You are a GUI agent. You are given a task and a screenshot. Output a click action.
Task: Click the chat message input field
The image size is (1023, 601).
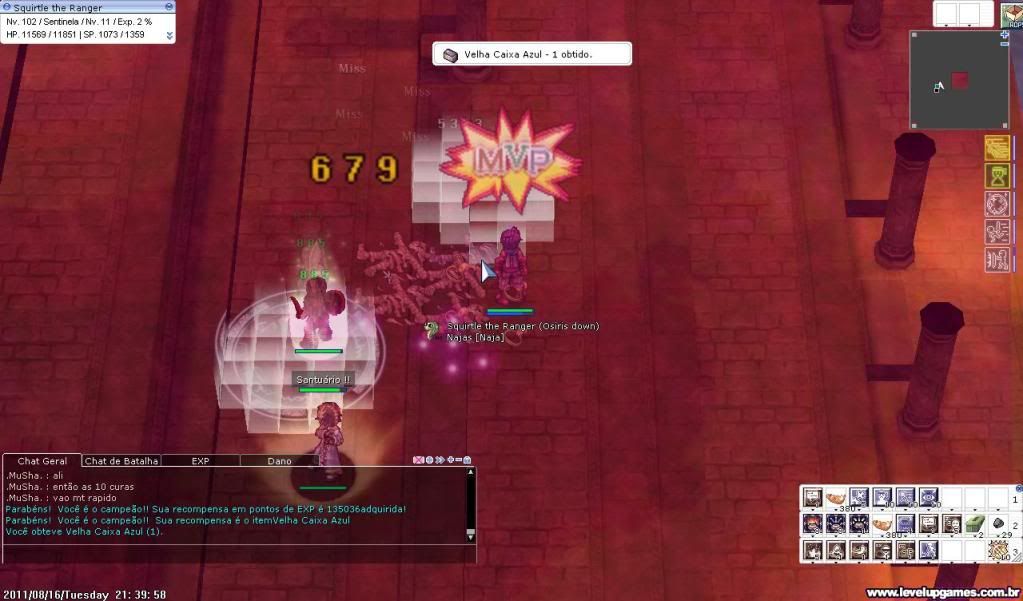[x=235, y=553]
